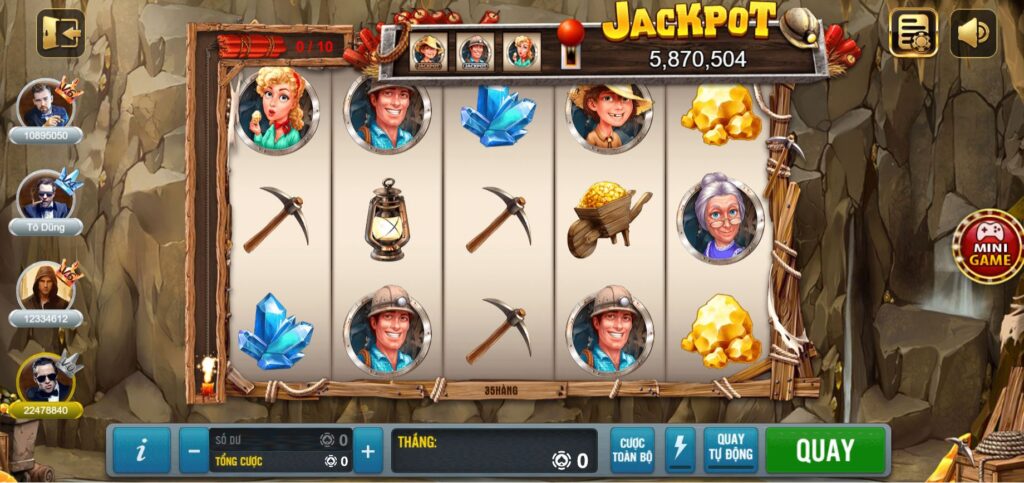Launch the Mini Game
1024x483 pixels.
987,246
